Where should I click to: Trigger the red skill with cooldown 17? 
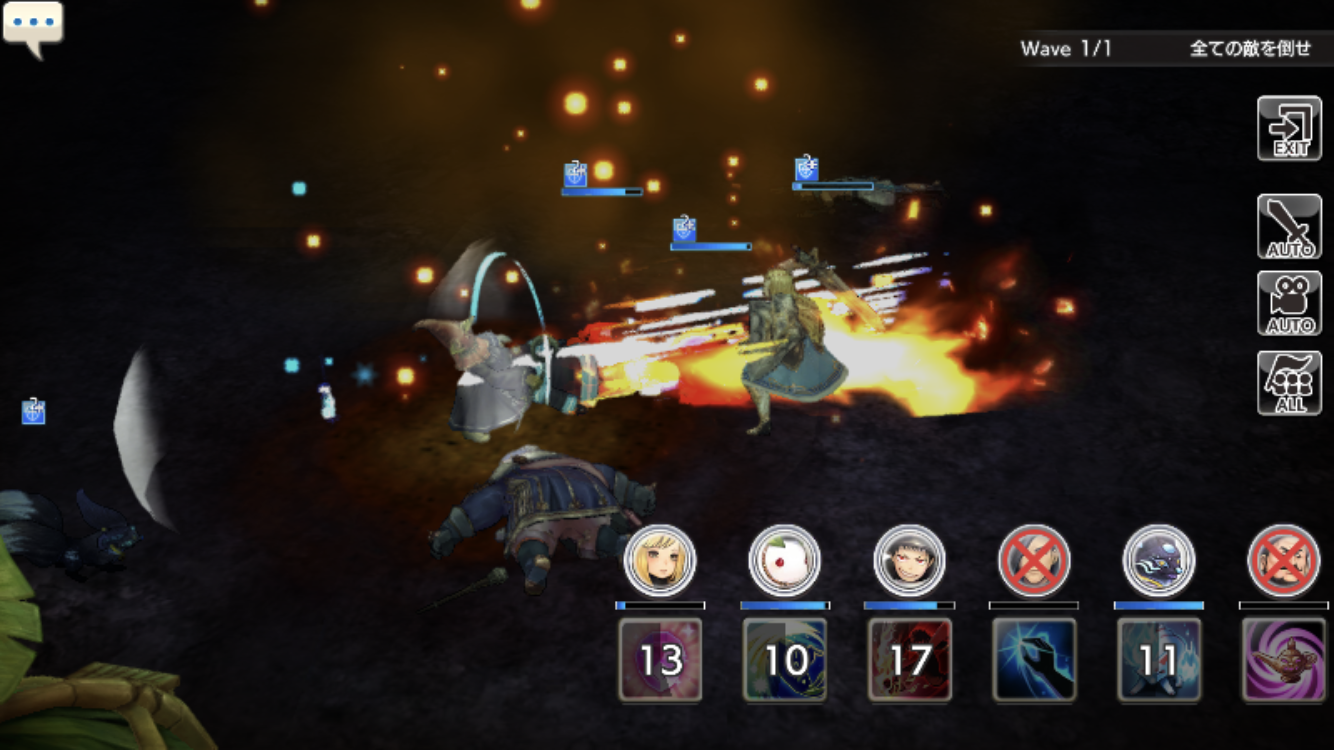pyautogui.click(x=909, y=659)
